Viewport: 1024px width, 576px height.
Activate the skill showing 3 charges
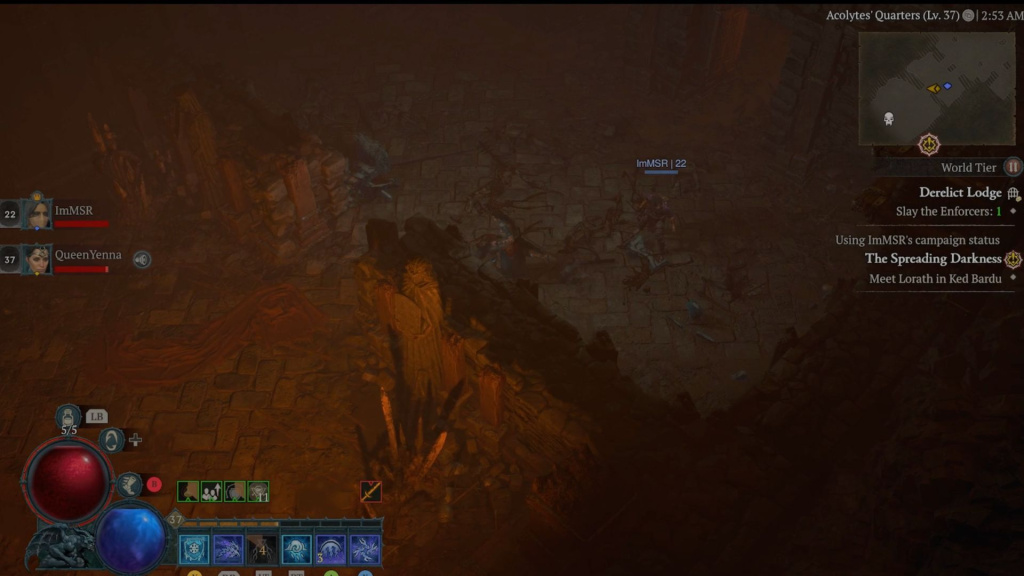point(330,549)
